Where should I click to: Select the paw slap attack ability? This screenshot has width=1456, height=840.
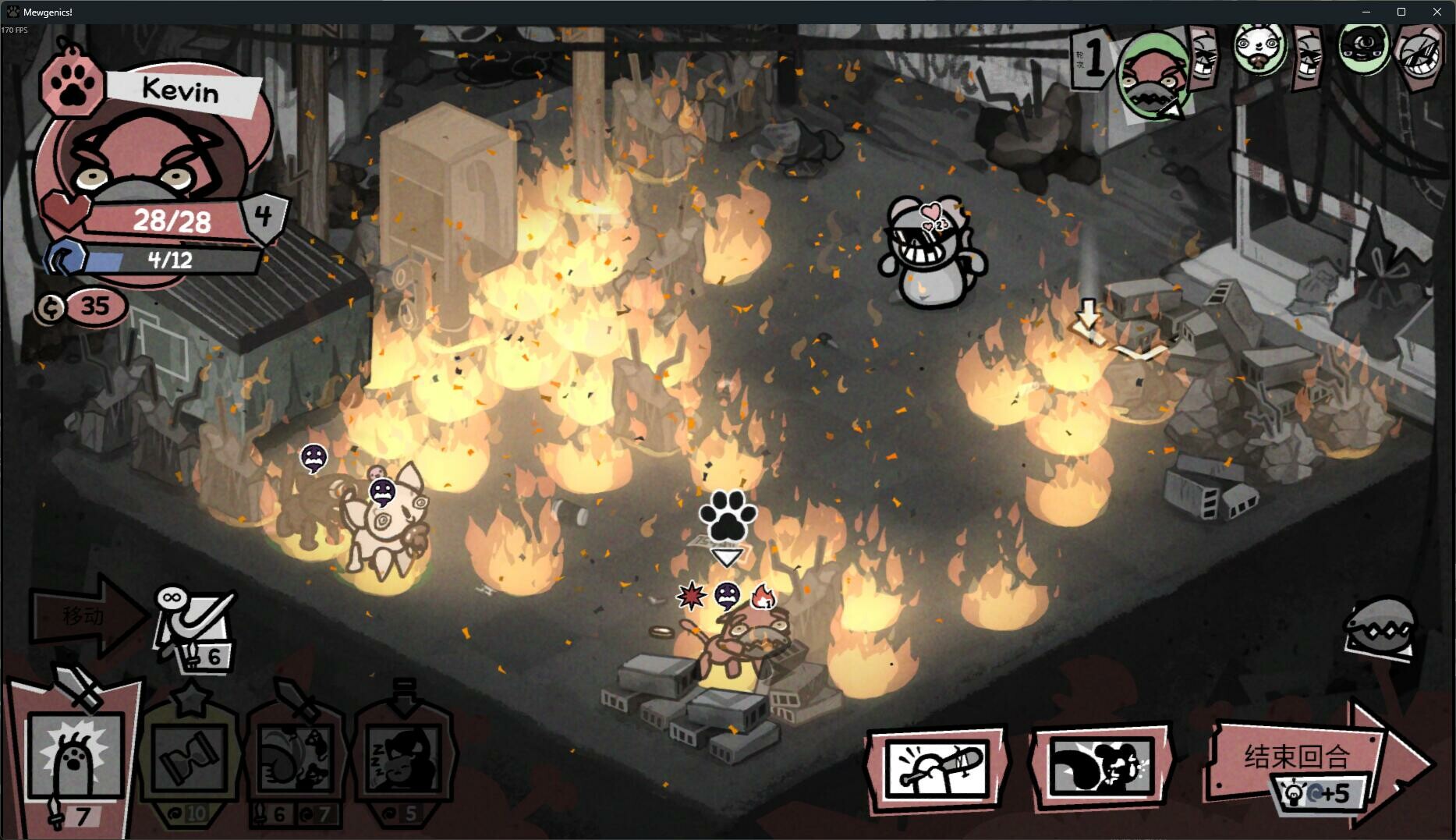tap(76, 758)
